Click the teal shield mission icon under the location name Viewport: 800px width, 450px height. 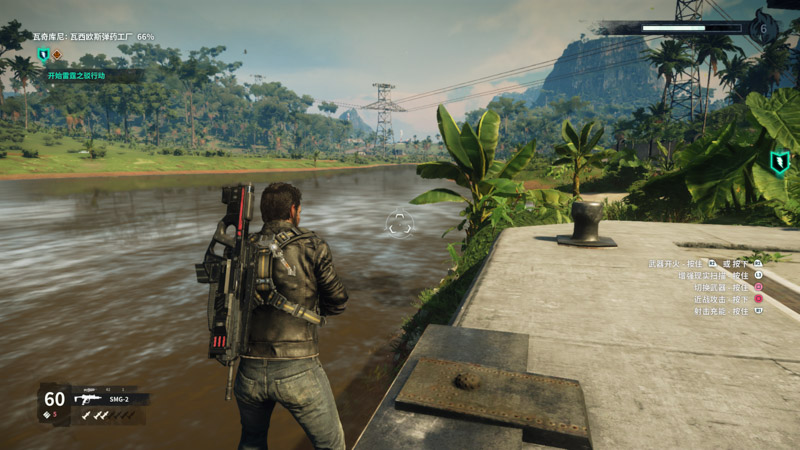(x=43, y=54)
